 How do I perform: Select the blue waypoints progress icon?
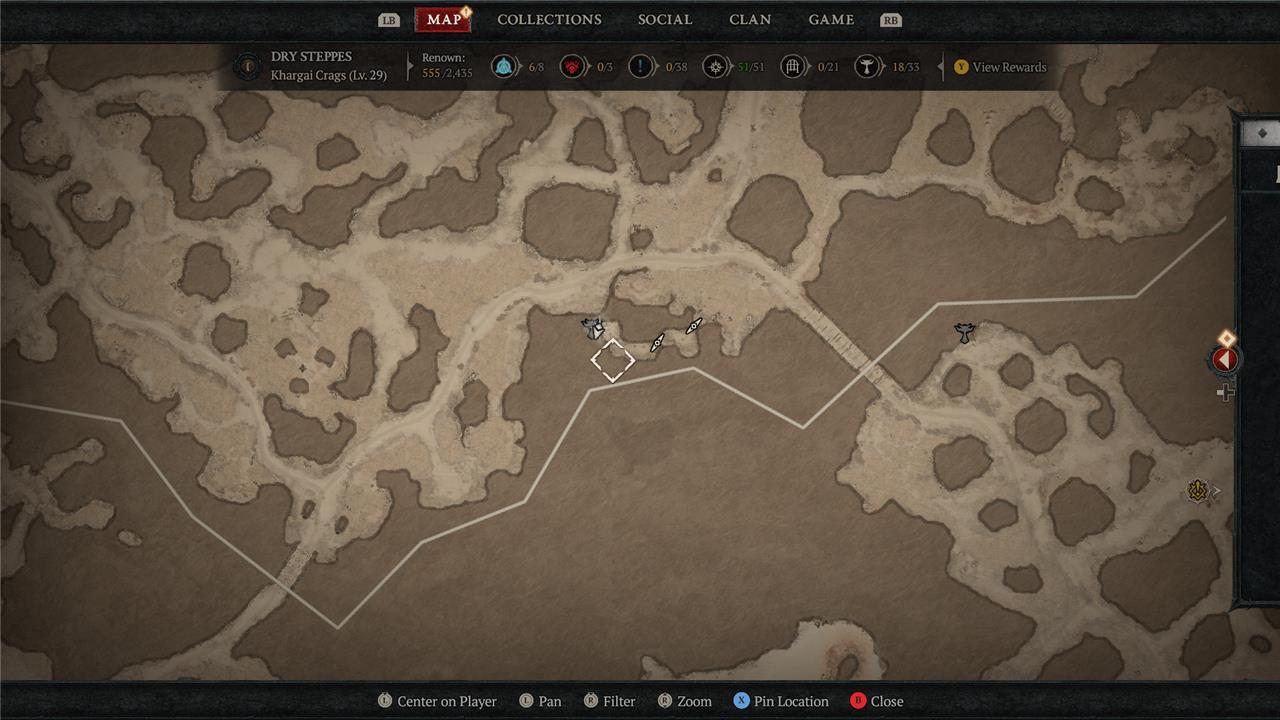coord(505,67)
